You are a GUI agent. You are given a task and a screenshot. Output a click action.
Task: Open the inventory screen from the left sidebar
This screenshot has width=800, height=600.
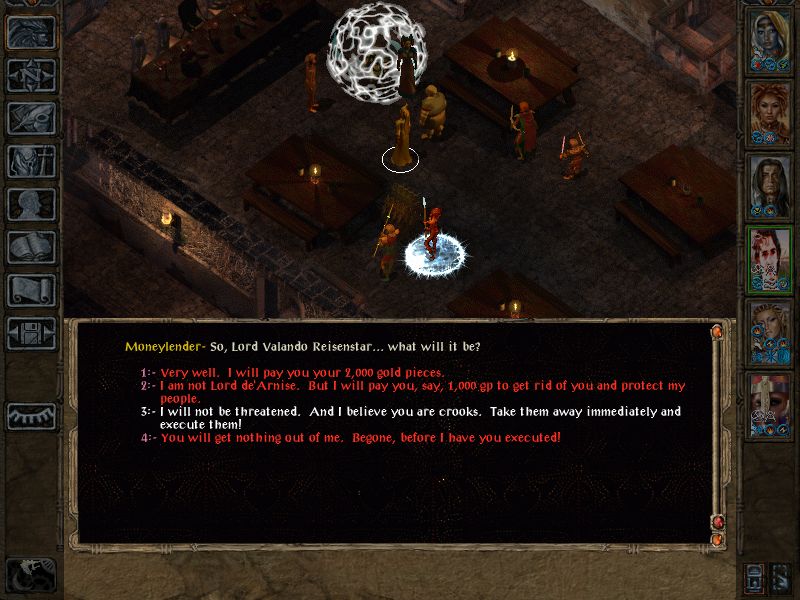click(x=31, y=161)
